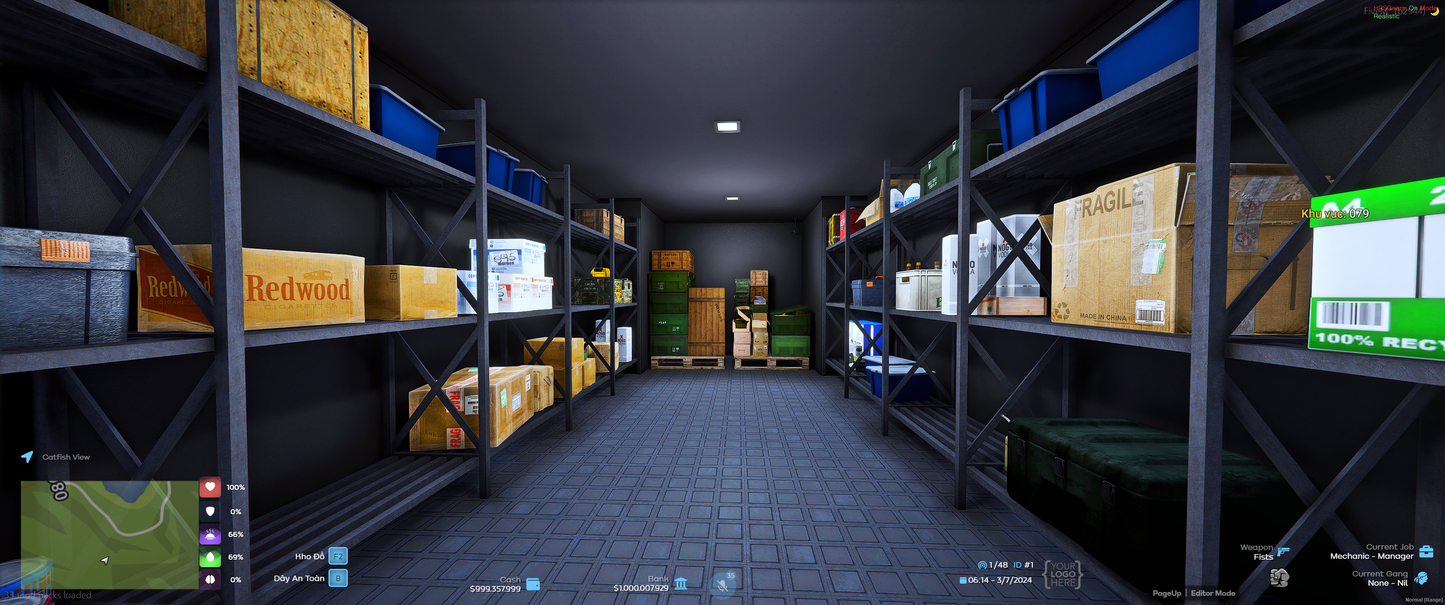
Task: Click the wallet icon beside Cash
Action: pyautogui.click(x=533, y=584)
